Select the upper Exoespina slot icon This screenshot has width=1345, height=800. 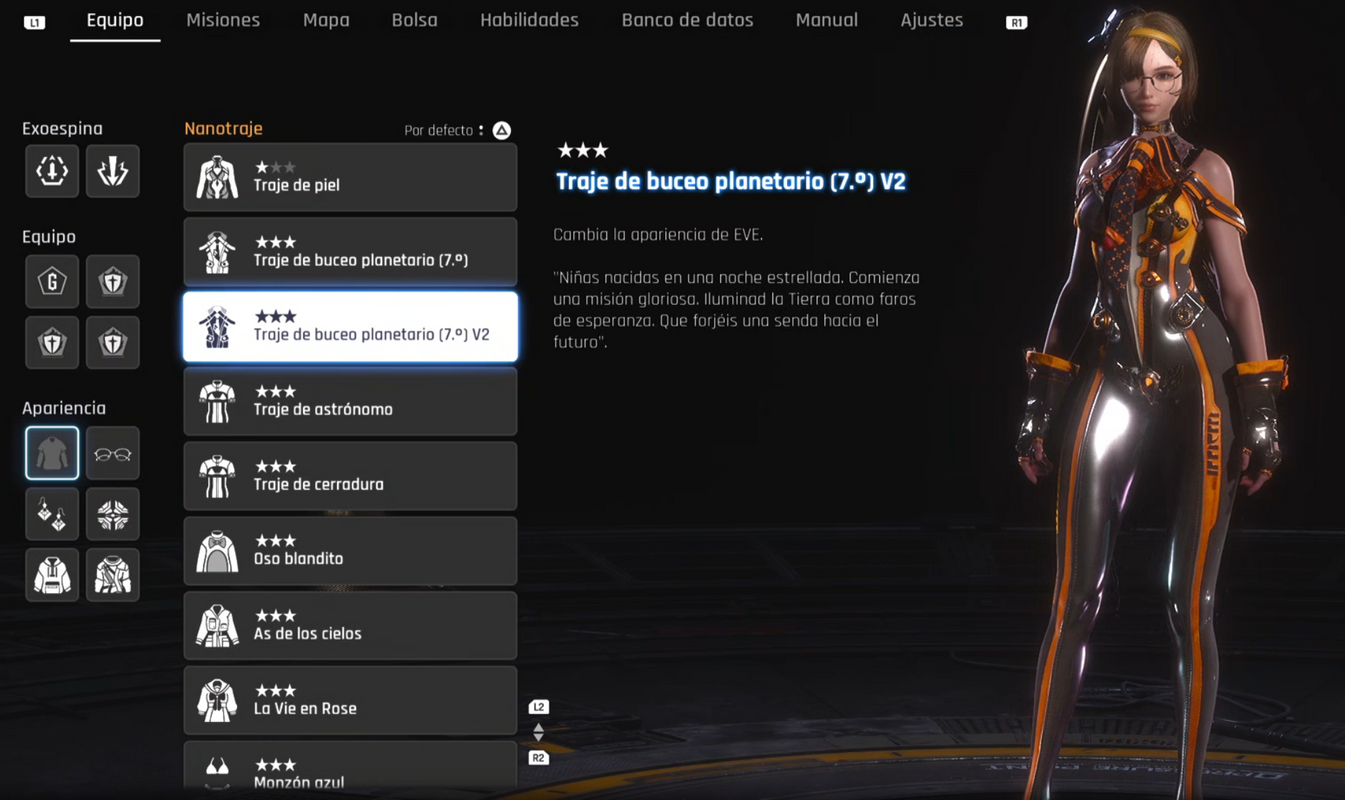coord(51,170)
